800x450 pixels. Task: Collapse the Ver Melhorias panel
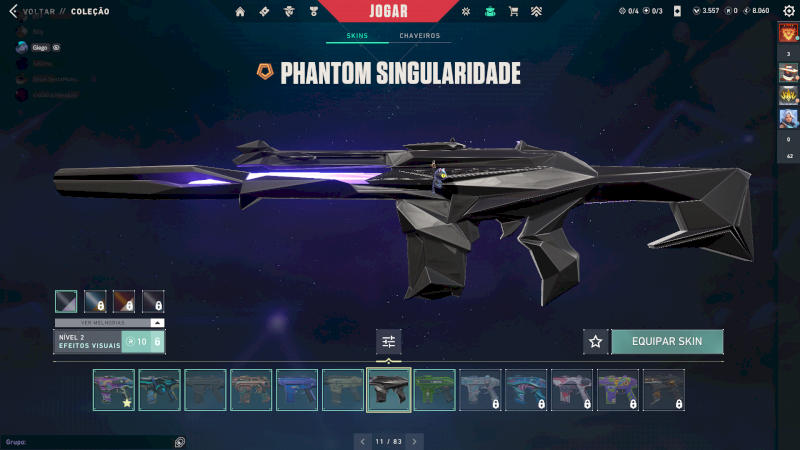156,323
